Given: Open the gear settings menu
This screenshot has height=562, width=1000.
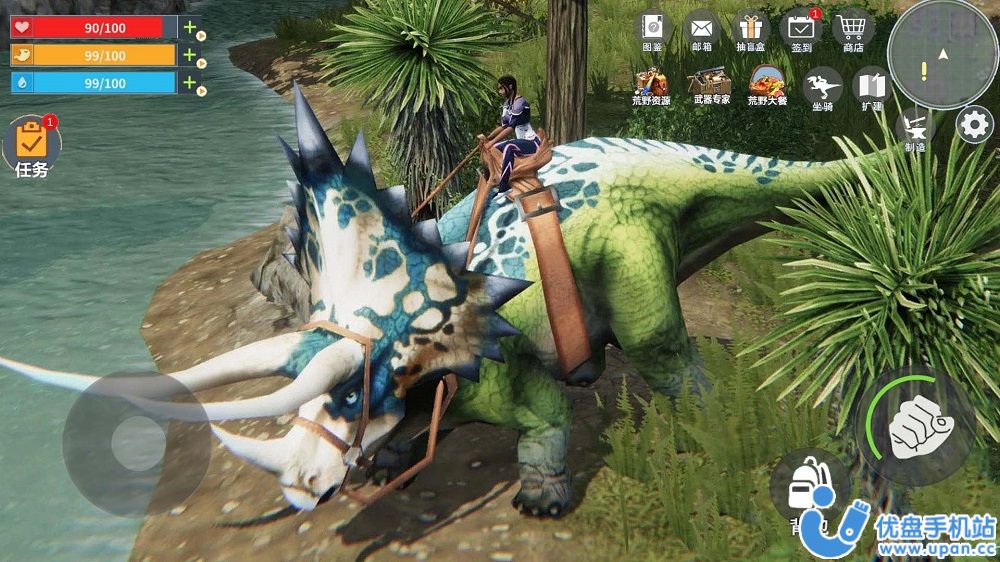Looking at the screenshot, I should (974, 125).
